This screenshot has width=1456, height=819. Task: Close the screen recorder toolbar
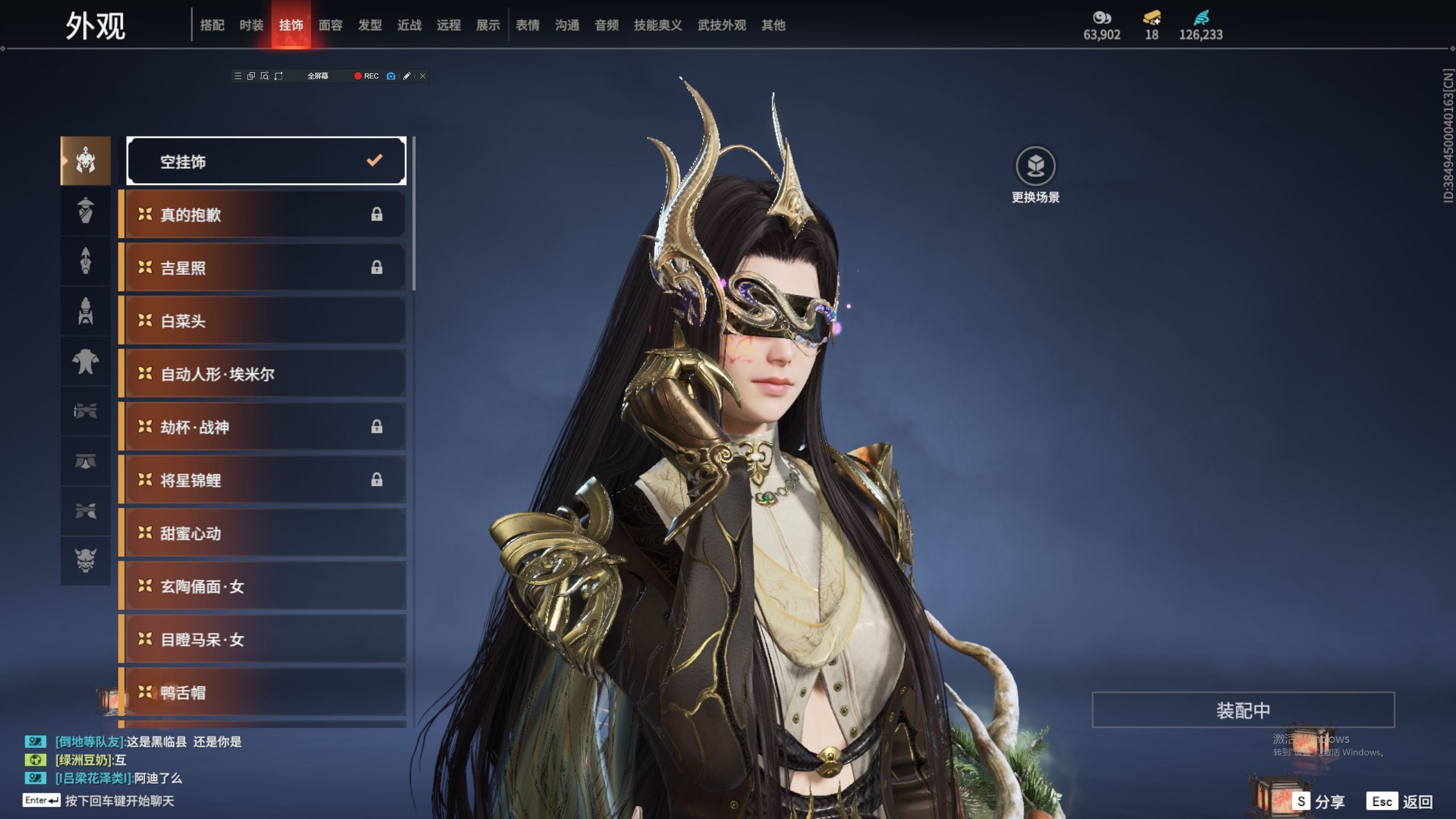423,76
